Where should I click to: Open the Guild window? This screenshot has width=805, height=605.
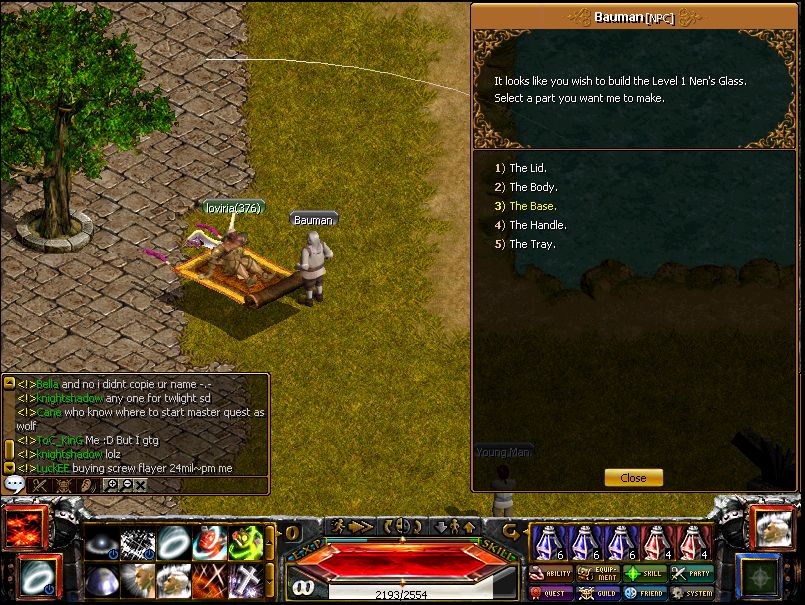(x=599, y=593)
